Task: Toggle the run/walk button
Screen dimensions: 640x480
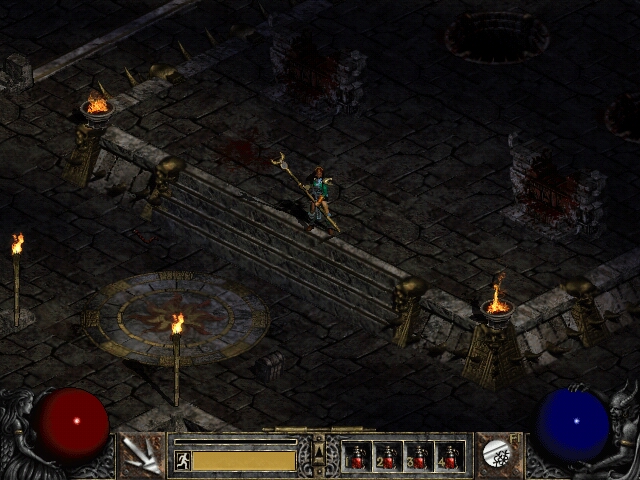Action: coord(182,460)
